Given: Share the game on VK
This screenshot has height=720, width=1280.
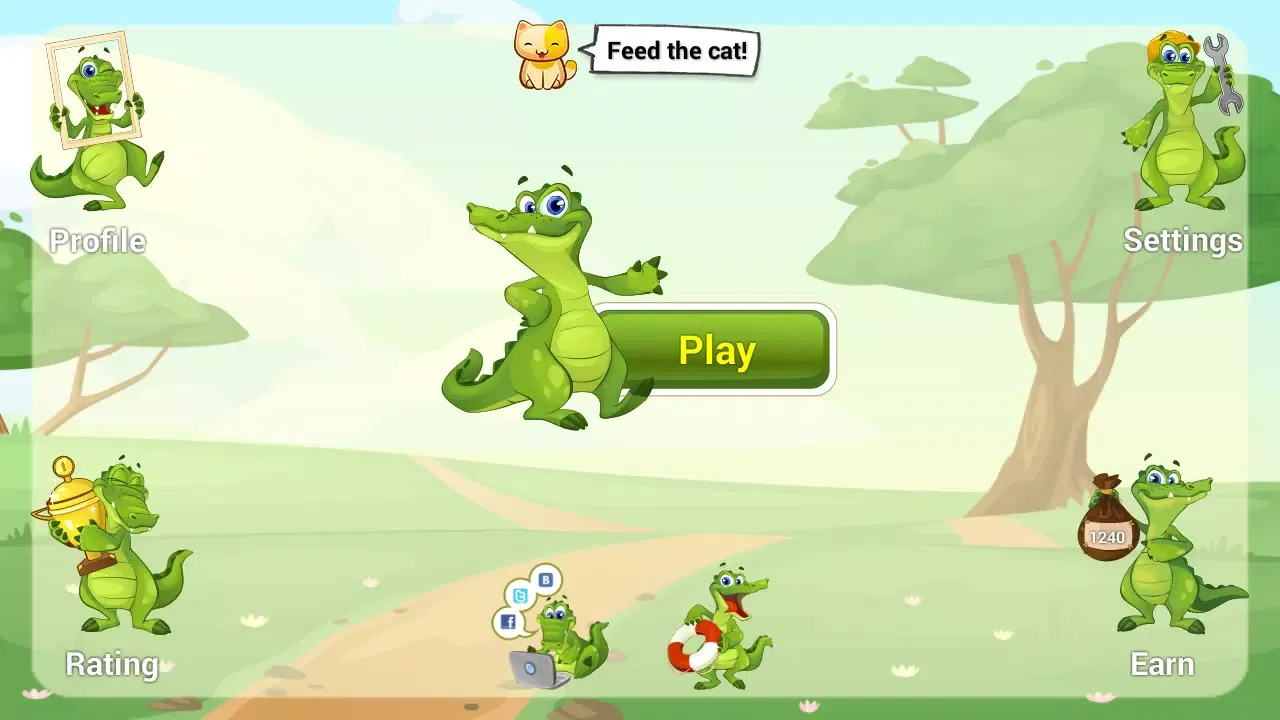Looking at the screenshot, I should (x=544, y=581).
